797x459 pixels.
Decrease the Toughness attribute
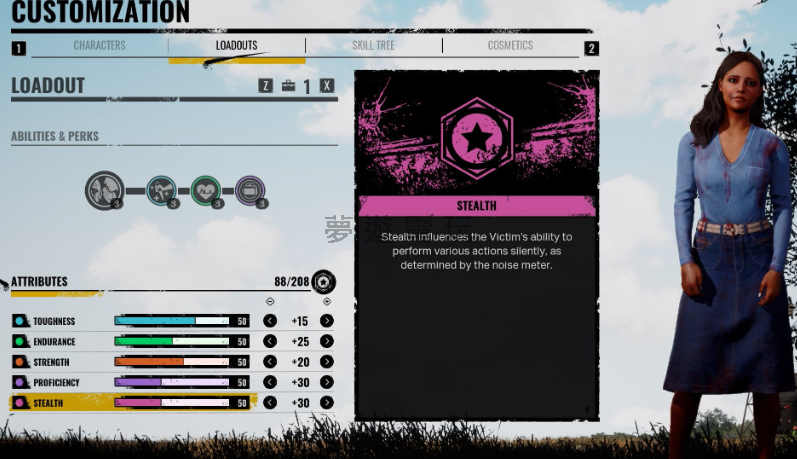(270, 321)
